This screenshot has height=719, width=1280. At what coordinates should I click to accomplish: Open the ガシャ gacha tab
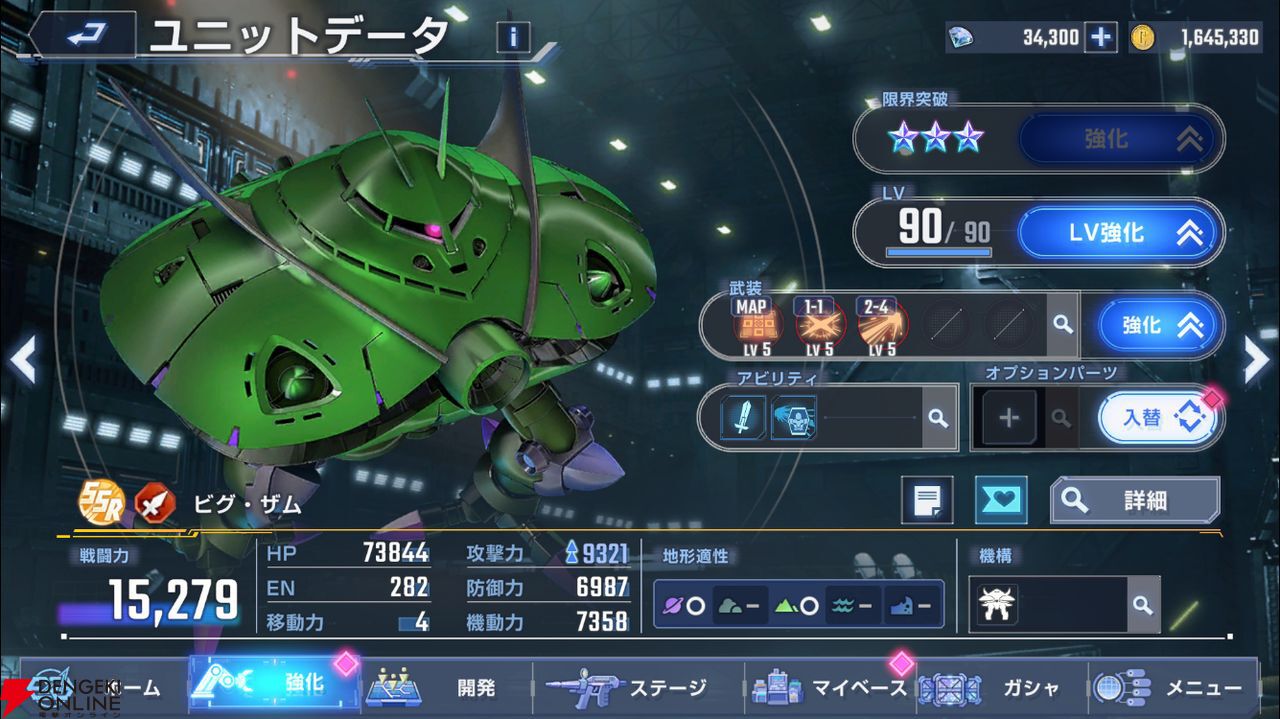1000,688
